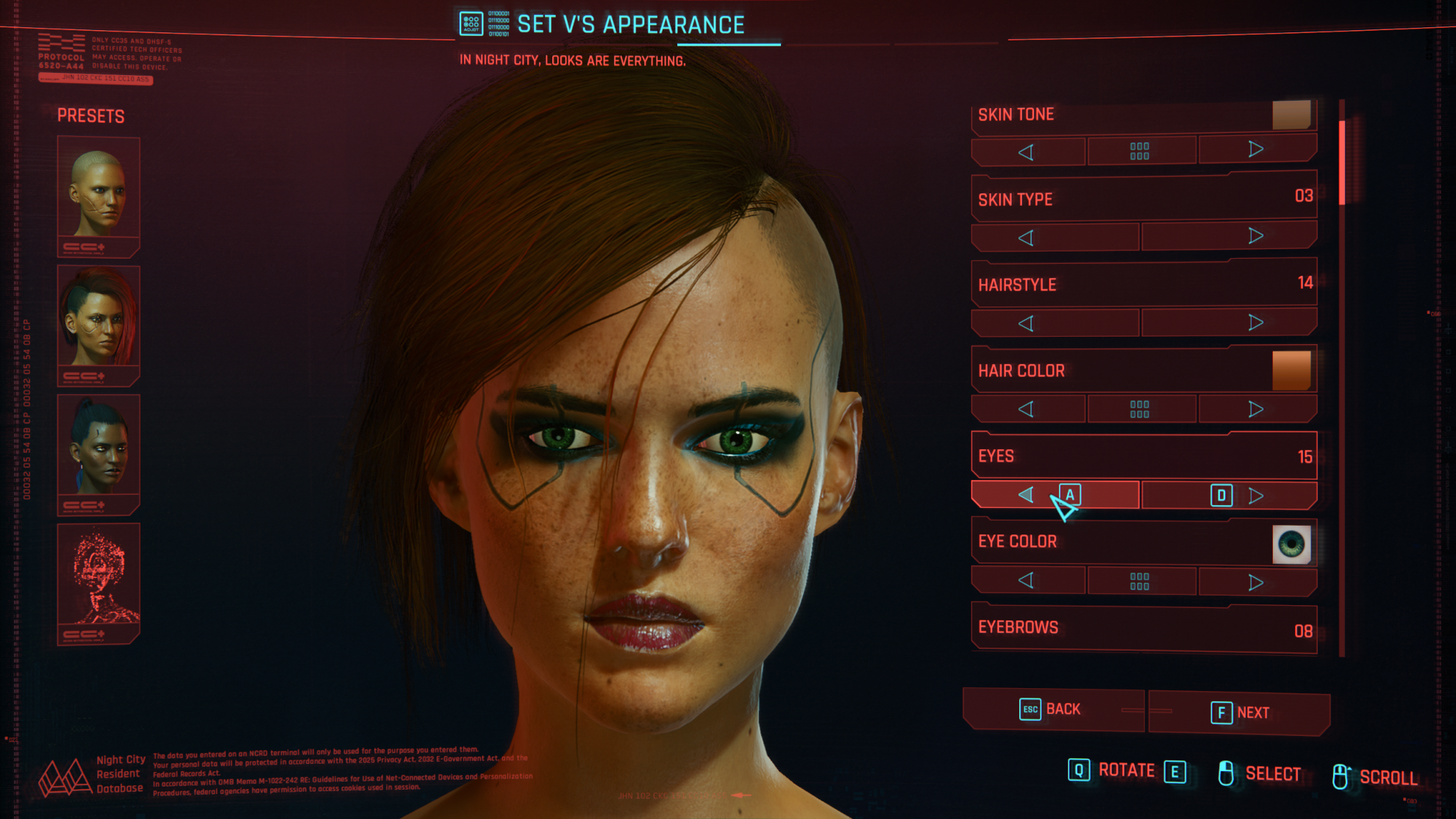
Task: Open the hair color grid picker
Action: [x=1140, y=409]
